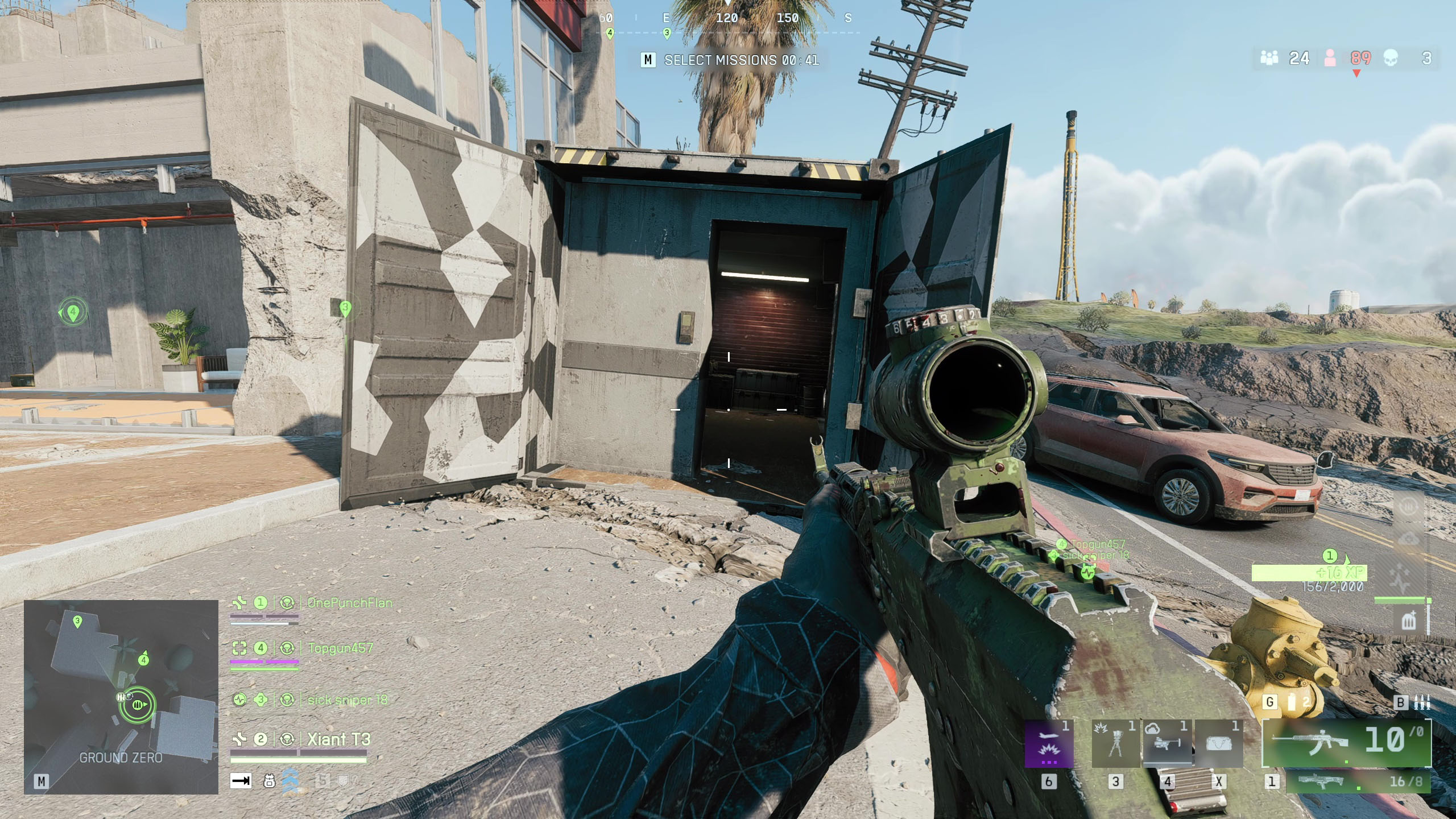Select the primary rifle weapon slot

click(1346, 742)
